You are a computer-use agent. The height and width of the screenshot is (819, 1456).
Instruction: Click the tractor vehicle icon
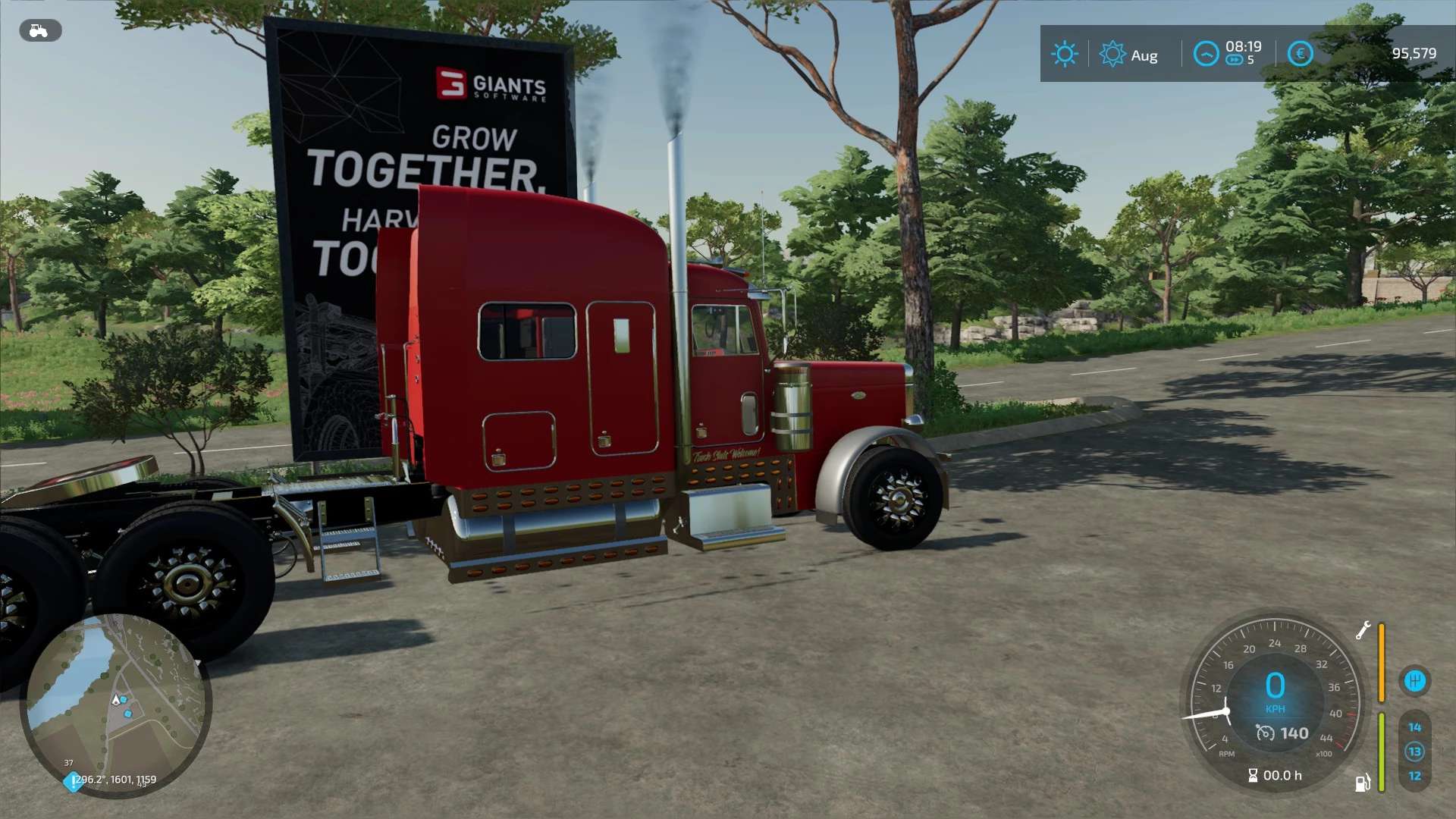coord(39,31)
